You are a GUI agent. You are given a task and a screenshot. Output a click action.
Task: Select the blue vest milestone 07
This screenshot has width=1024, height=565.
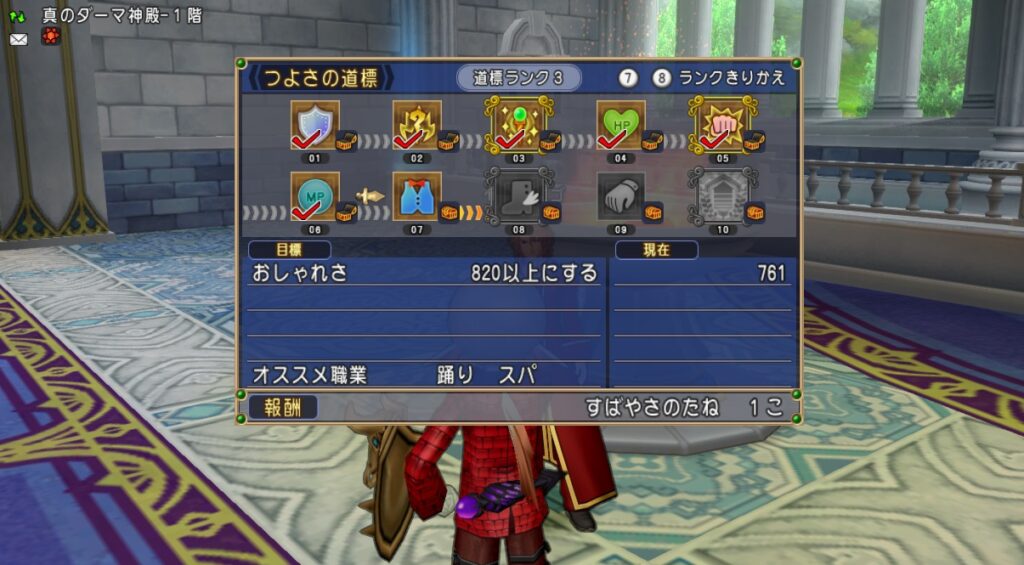416,196
